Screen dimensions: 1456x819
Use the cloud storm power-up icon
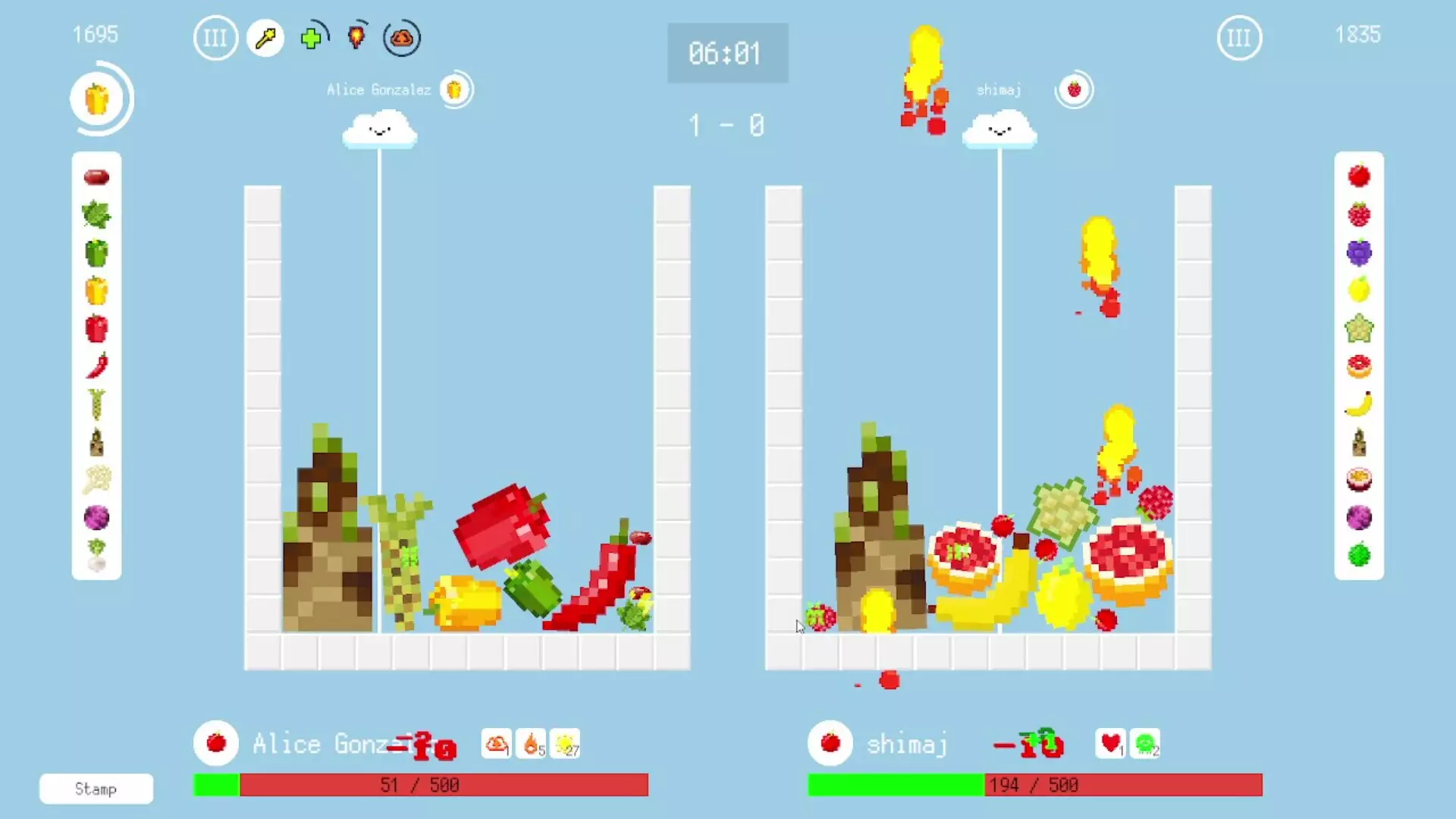click(401, 38)
